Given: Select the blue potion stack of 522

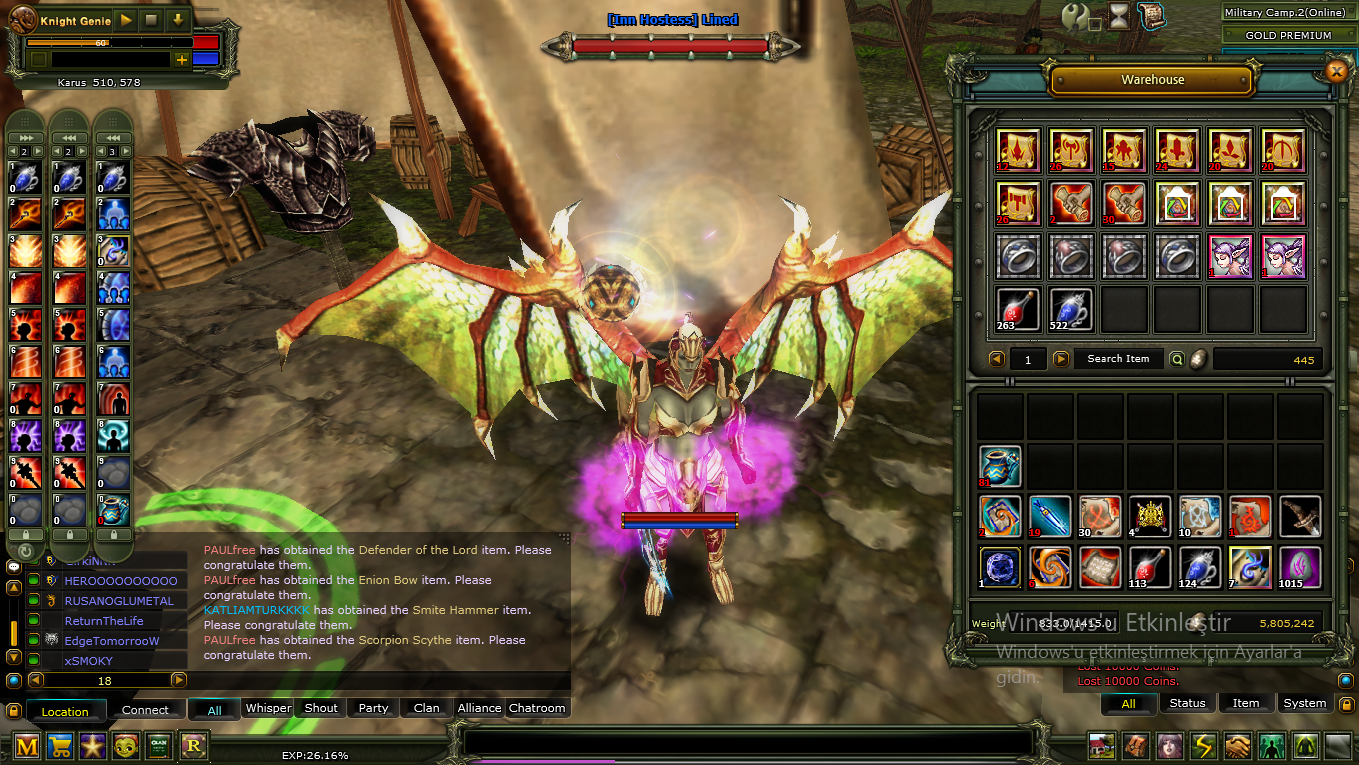Looking at the screenshot, I should 1071,309.
